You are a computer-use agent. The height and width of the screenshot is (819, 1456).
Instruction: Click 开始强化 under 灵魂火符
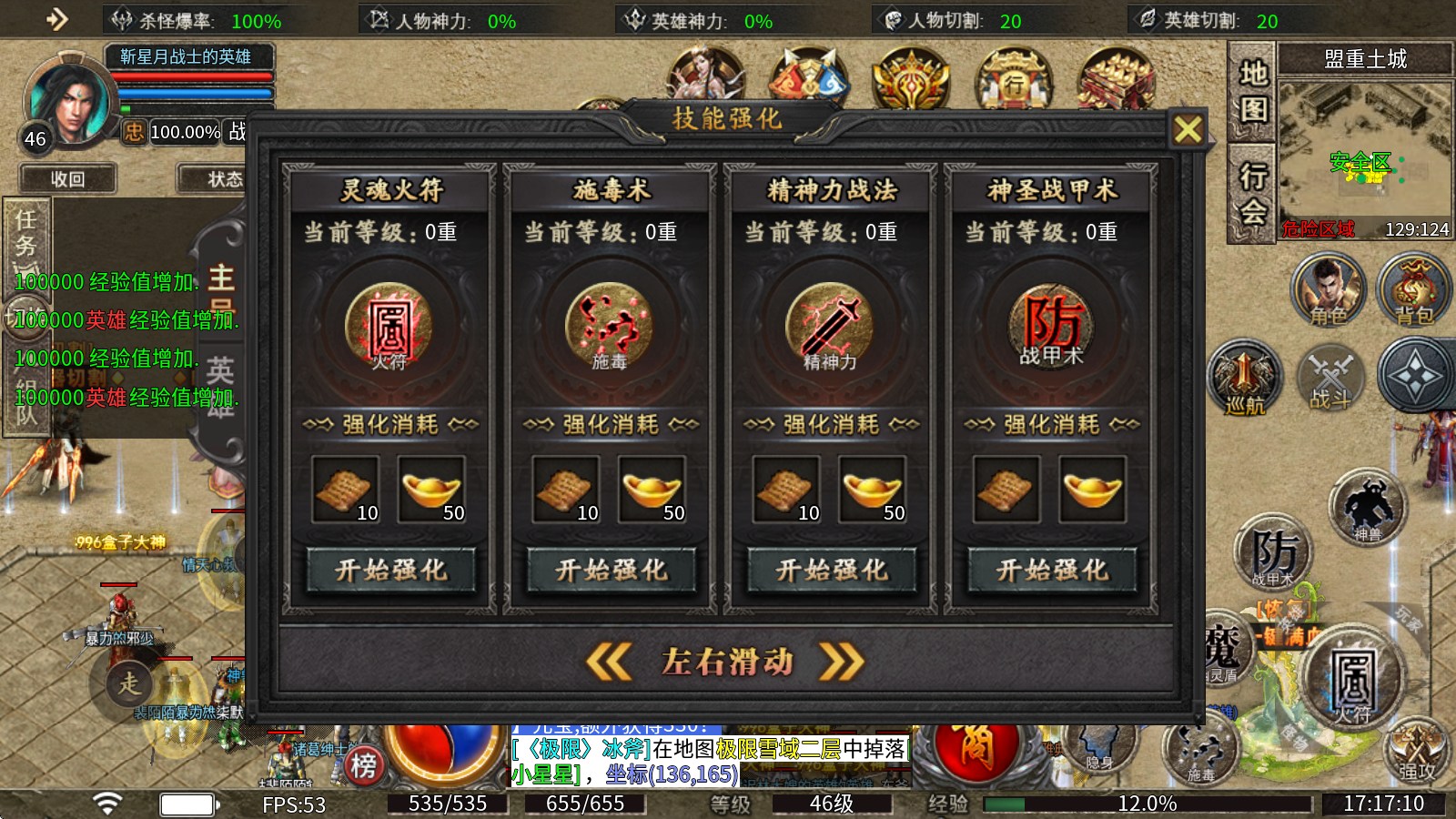[391, 571]
